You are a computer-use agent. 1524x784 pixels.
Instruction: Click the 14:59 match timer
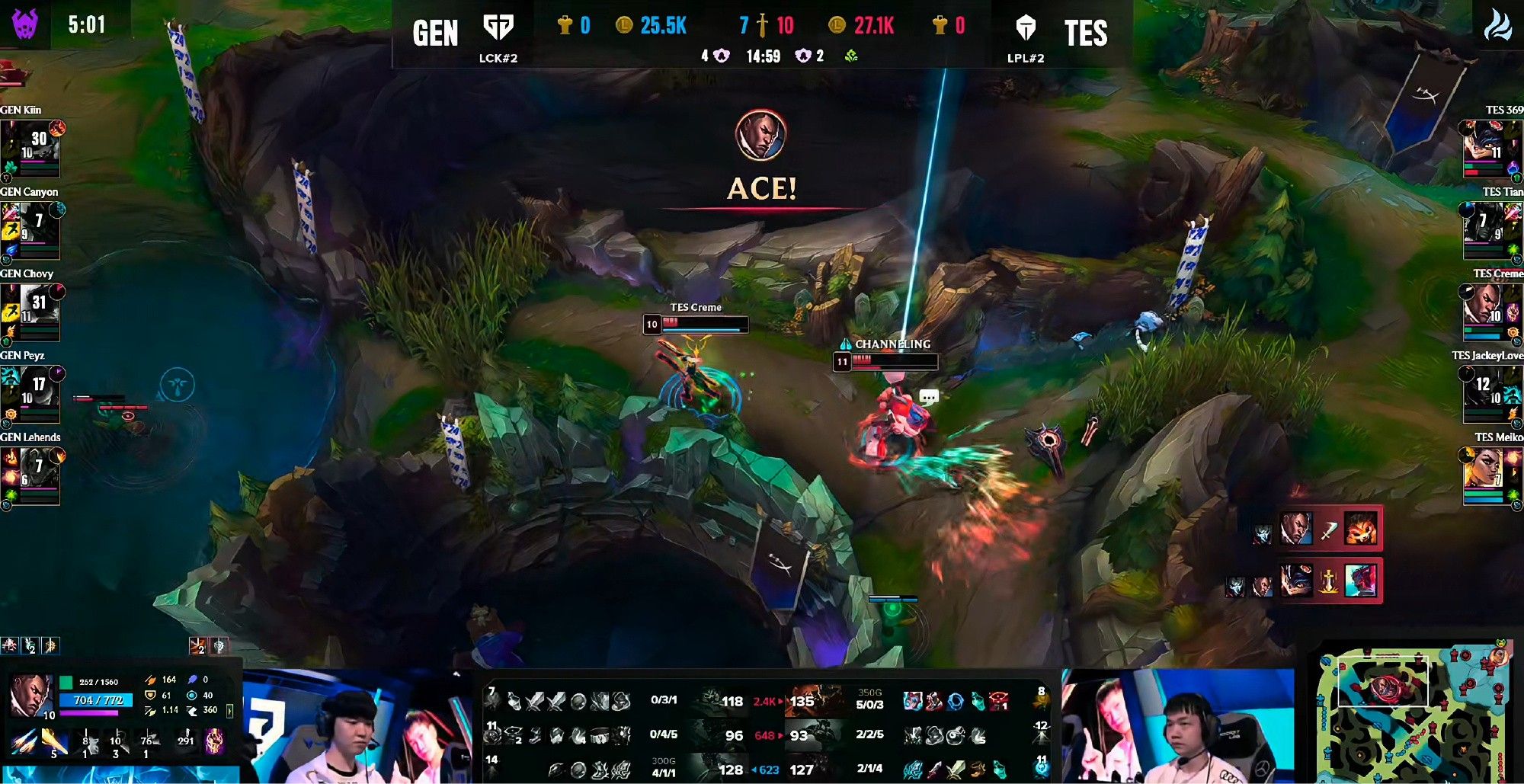(764, 55)
